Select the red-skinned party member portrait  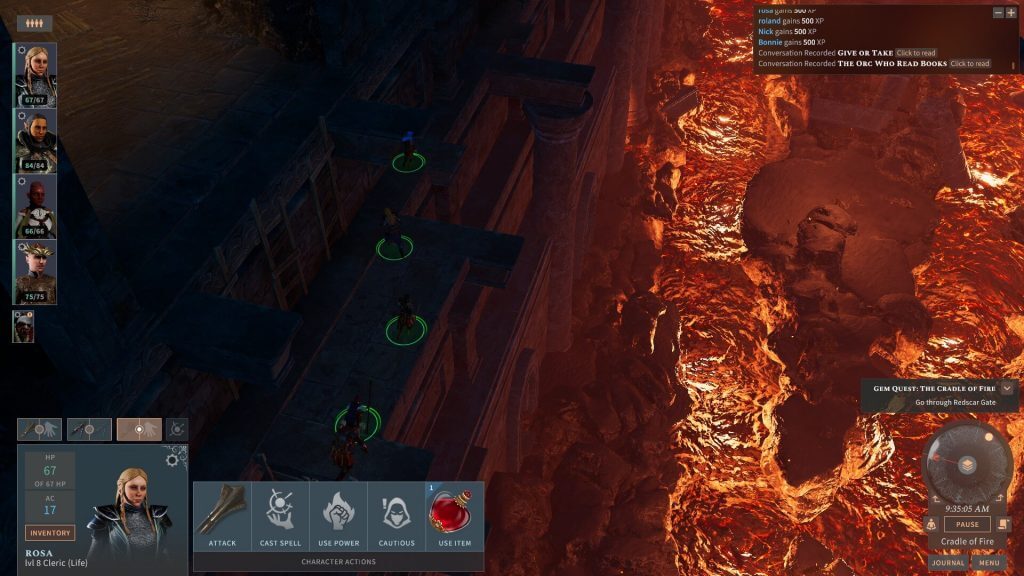35,206
